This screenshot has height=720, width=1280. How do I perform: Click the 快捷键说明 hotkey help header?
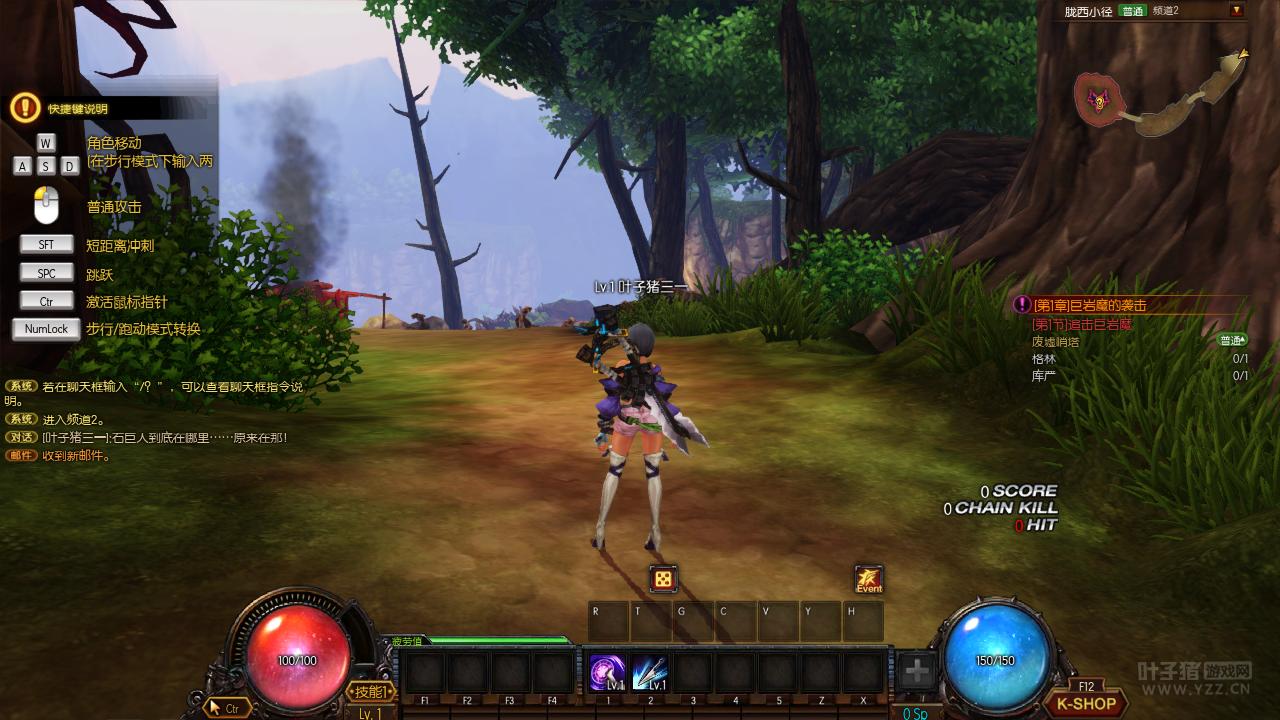click(78, 109)
